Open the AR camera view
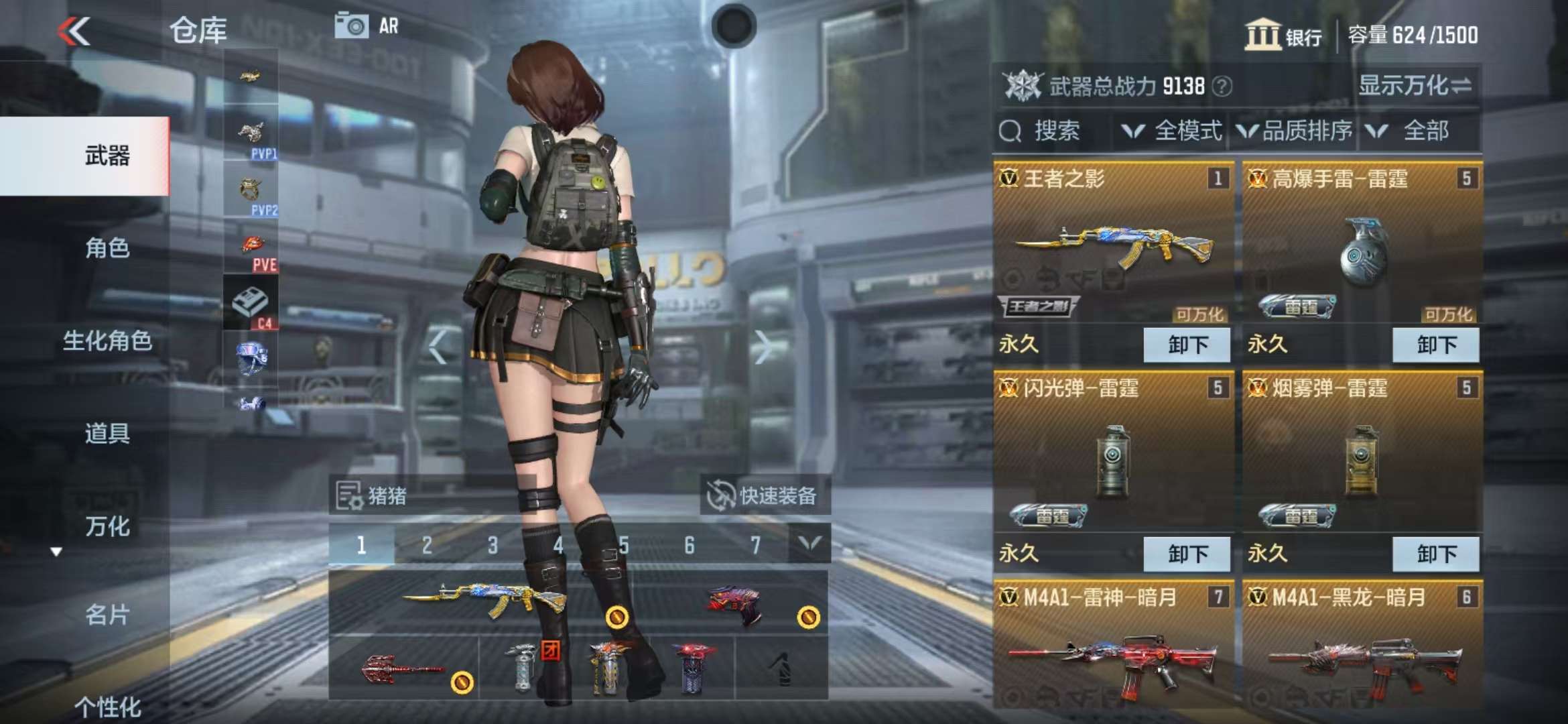This screenshot has width=1568, height=724. click(x=367, y=26)
